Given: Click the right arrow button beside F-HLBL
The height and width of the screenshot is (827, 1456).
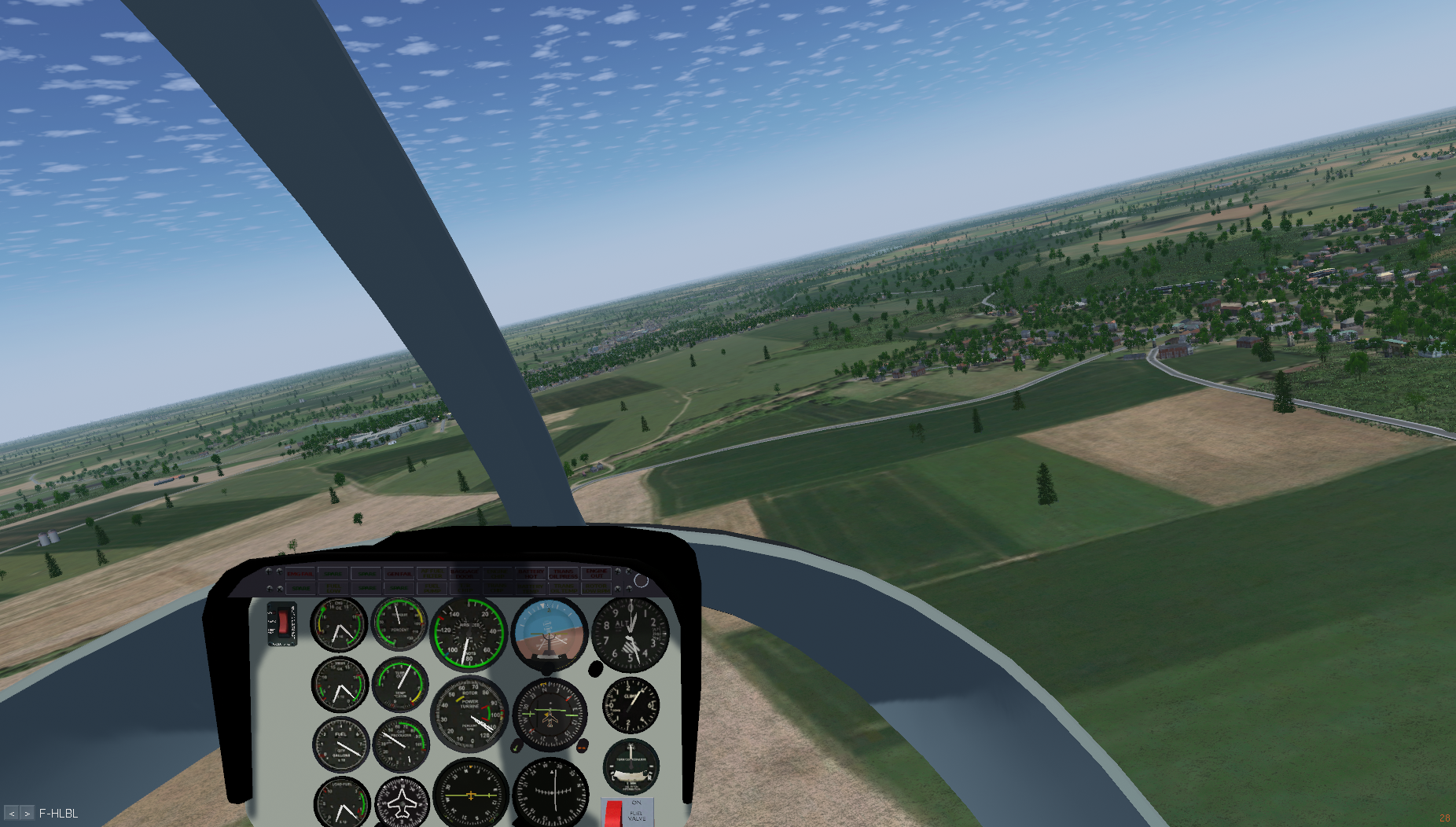Looking at the screenshot, I should pos(28,814).
